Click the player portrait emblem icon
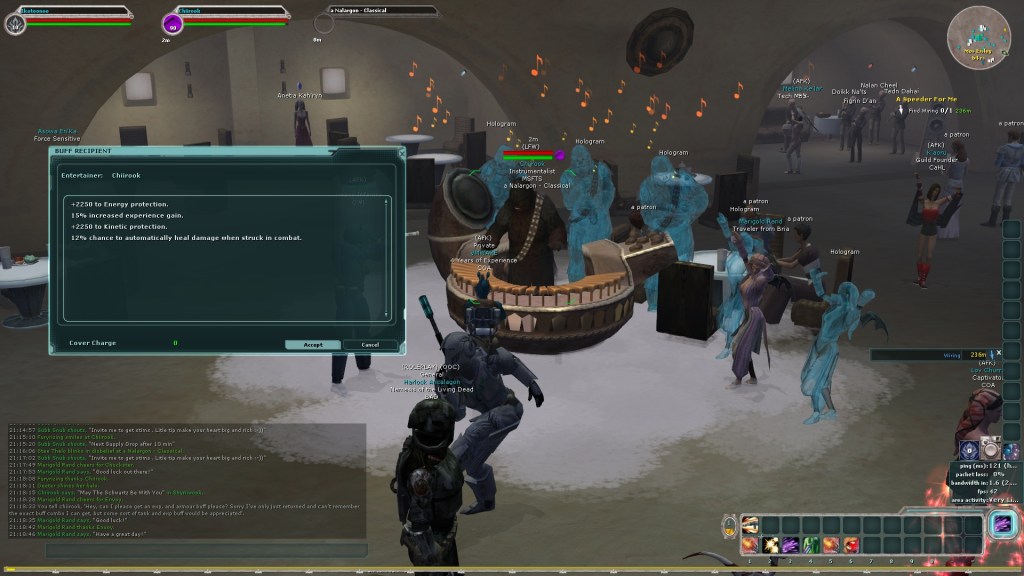Image resolution: width=1024 pixels, height=576 pixels. [x=15, y=23]
